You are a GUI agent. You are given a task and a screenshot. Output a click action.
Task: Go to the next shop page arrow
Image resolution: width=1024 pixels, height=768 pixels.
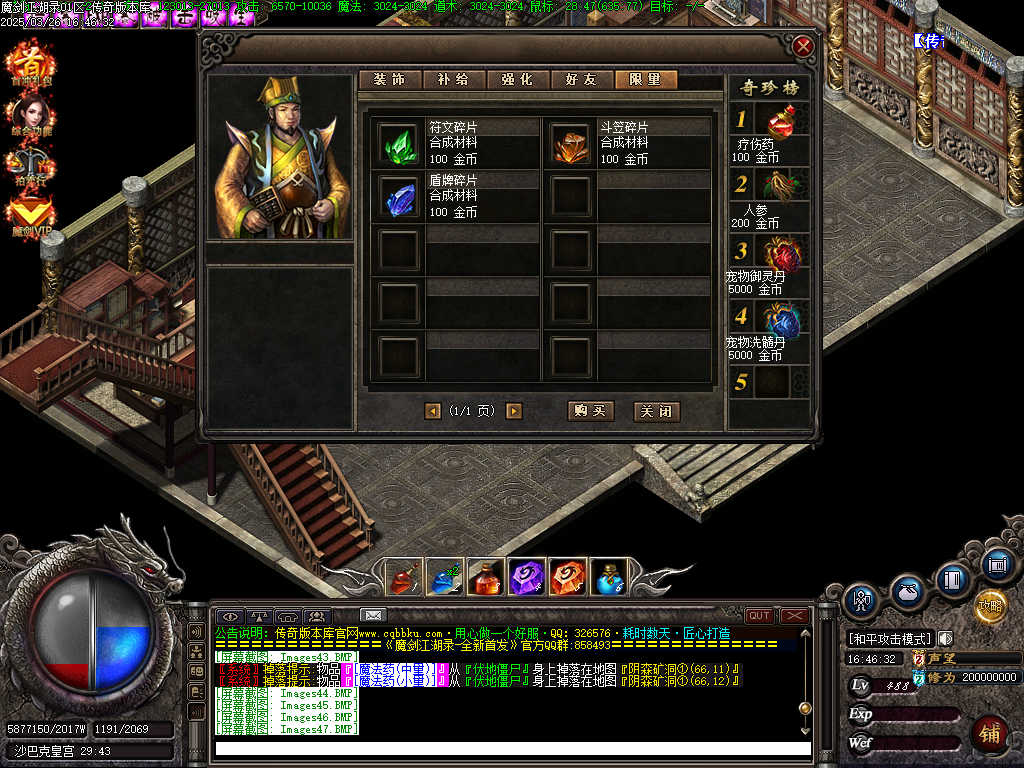coord(514,411)
